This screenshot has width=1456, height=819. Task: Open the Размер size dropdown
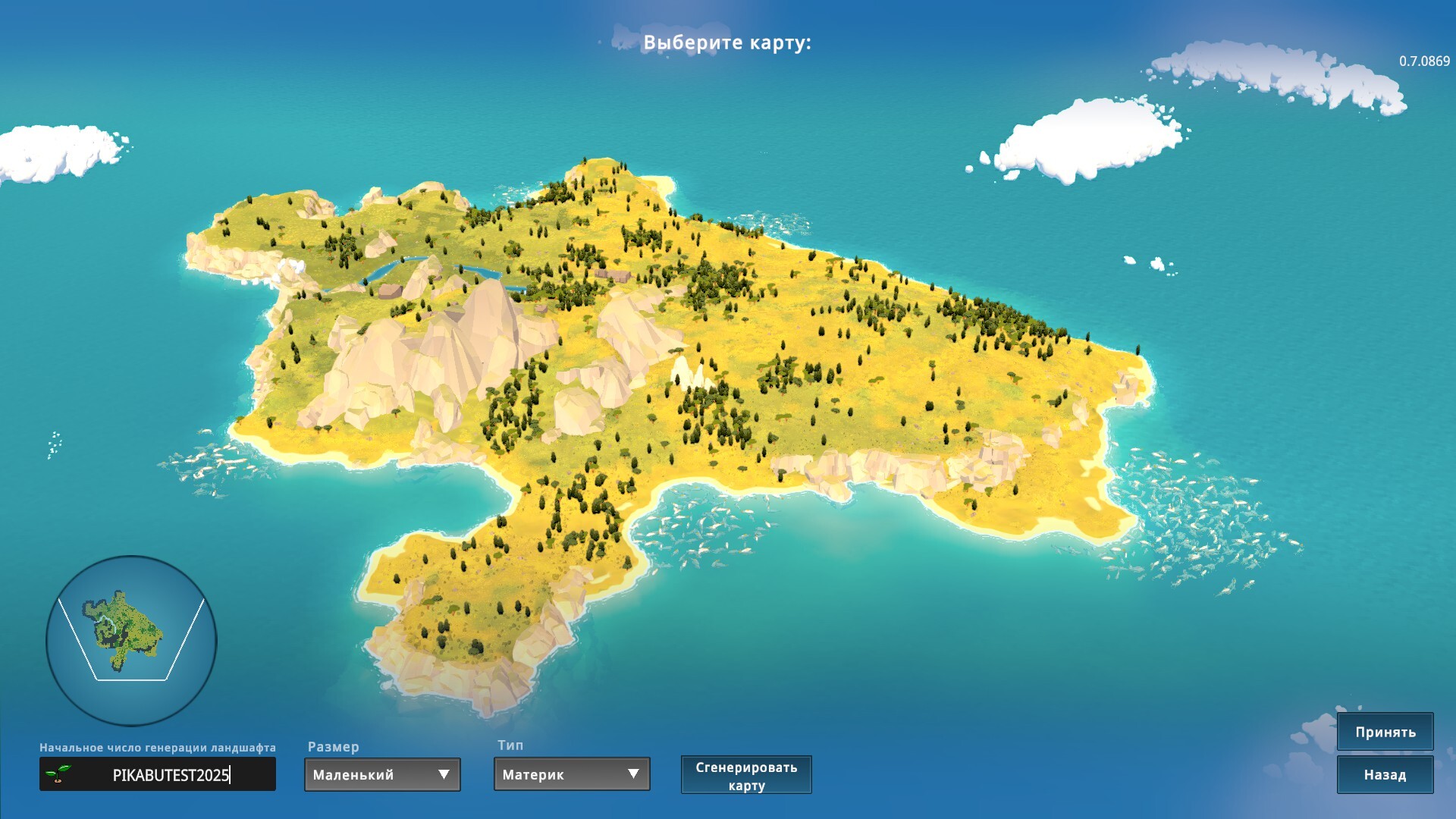(382, 774)
